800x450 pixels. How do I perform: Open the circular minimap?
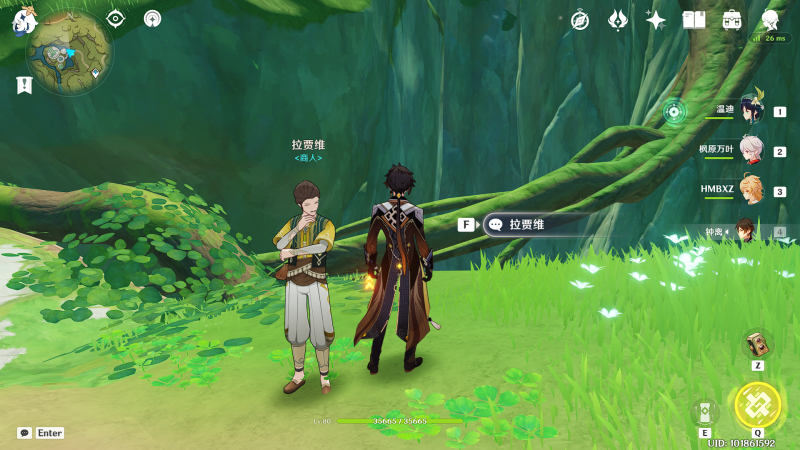coord(70,52)
